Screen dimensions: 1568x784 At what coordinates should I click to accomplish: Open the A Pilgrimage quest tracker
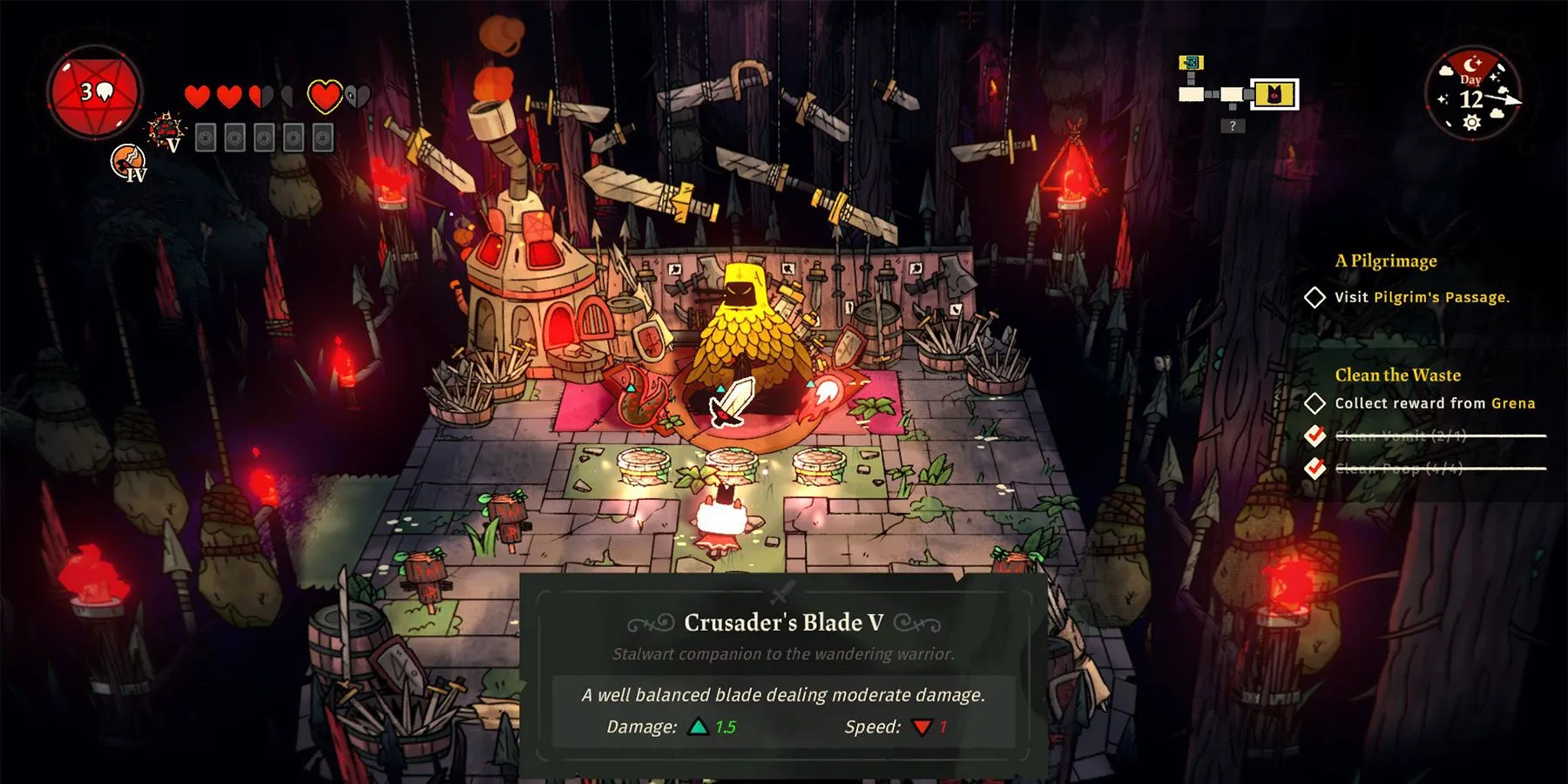pos(1386,260)
